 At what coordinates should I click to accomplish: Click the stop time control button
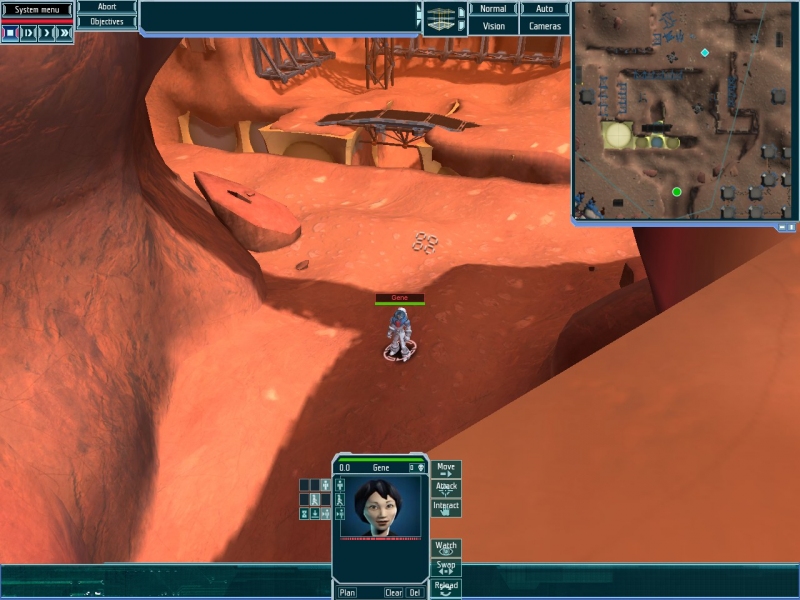10,33
